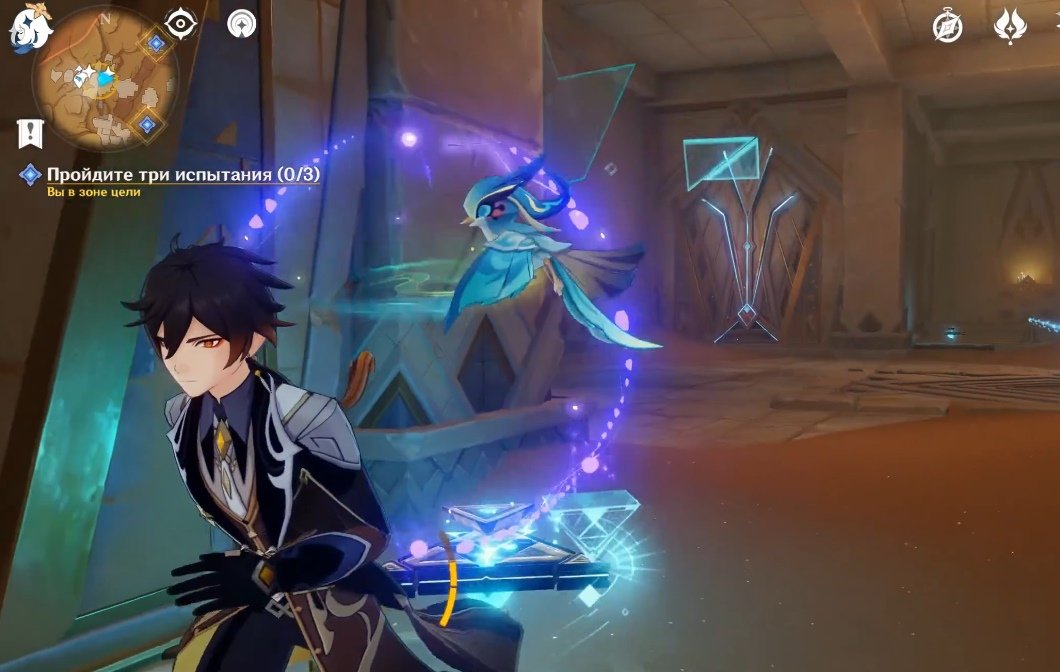Open the quest log banner icon
The image size is (1060, 672).
(29, 131)
